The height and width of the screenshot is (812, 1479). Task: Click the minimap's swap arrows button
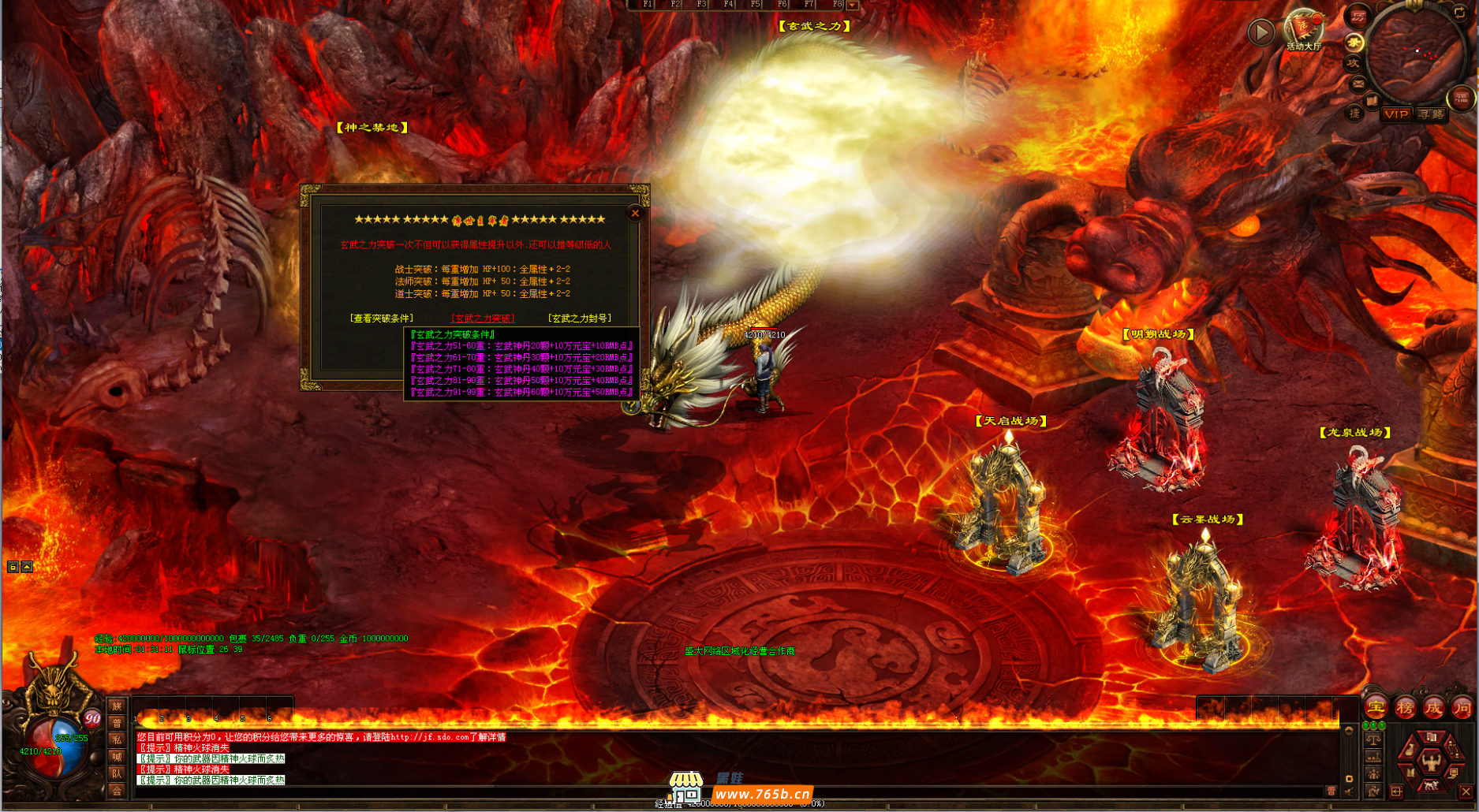coord(1459,13)
